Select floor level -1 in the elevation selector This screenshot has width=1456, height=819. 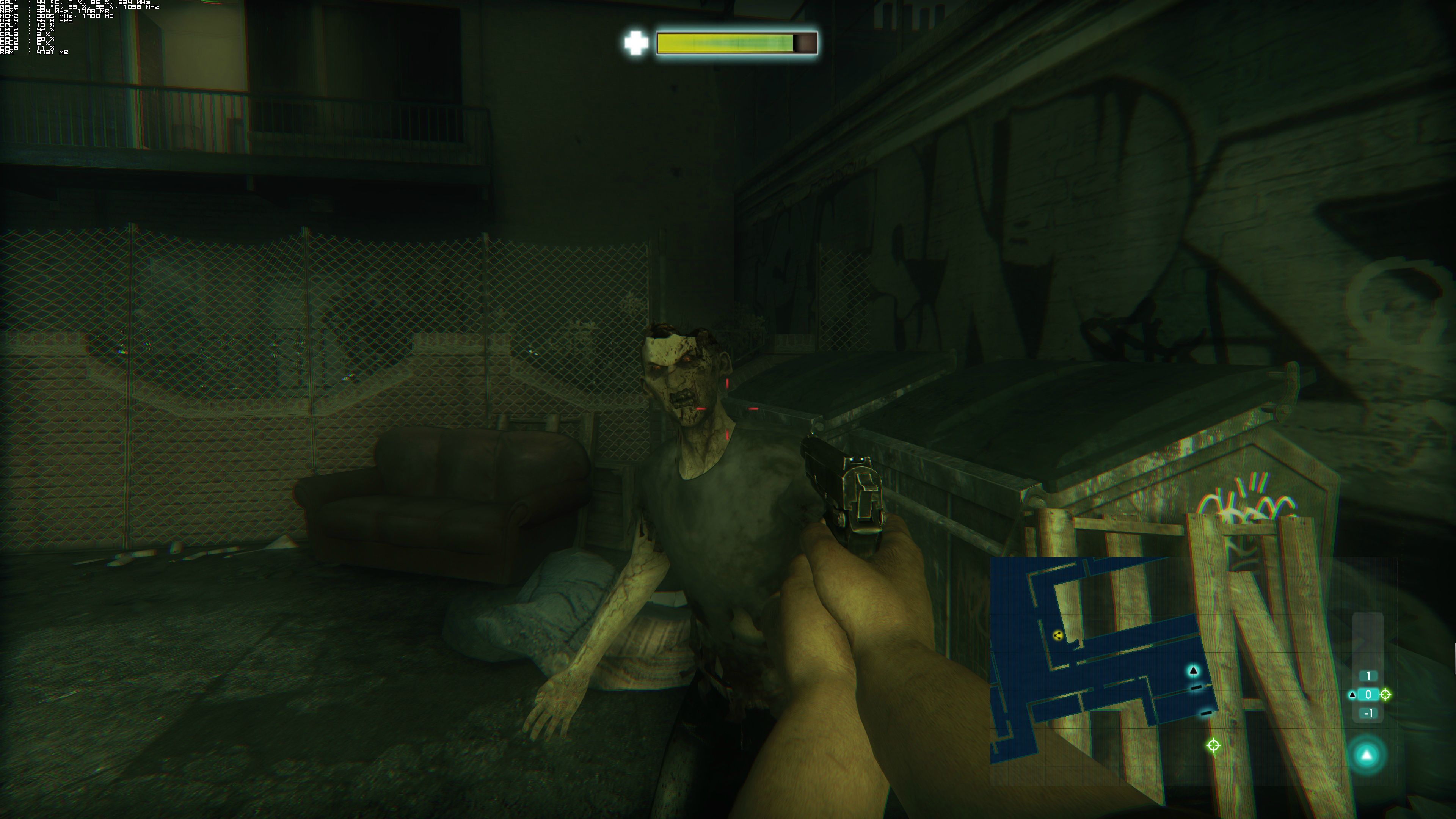(1368, 714)
